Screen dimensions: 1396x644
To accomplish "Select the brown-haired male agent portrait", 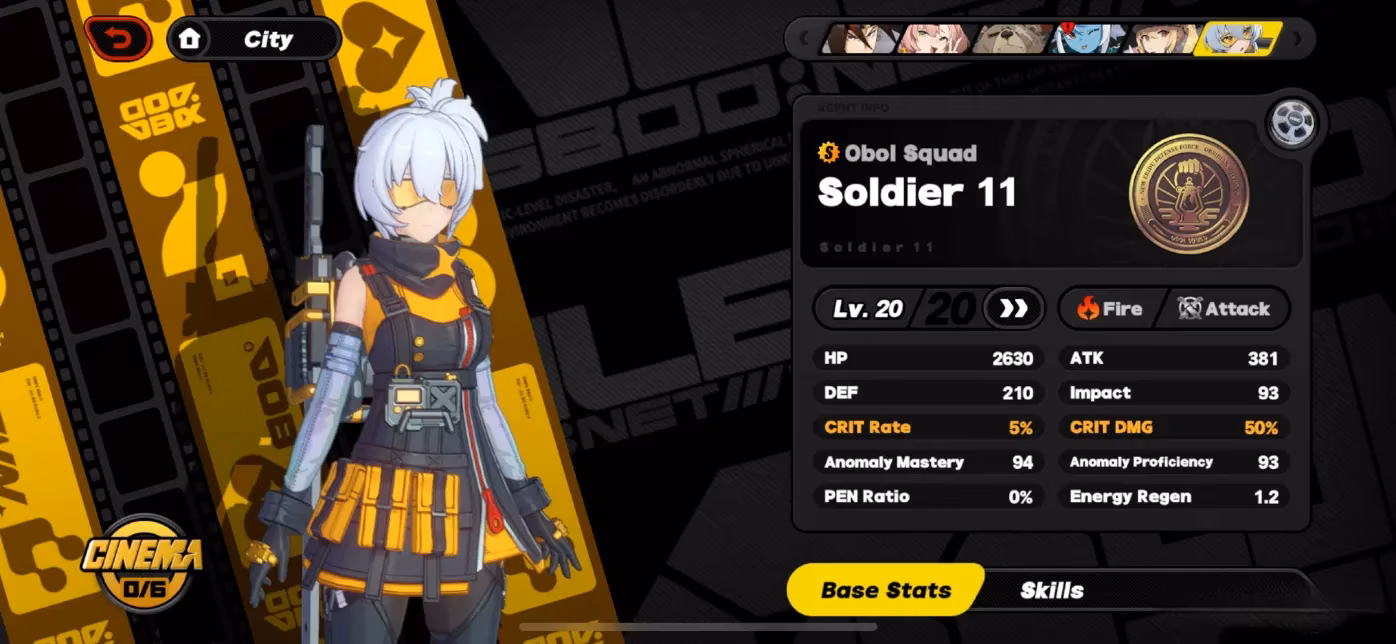I will 859,39.
